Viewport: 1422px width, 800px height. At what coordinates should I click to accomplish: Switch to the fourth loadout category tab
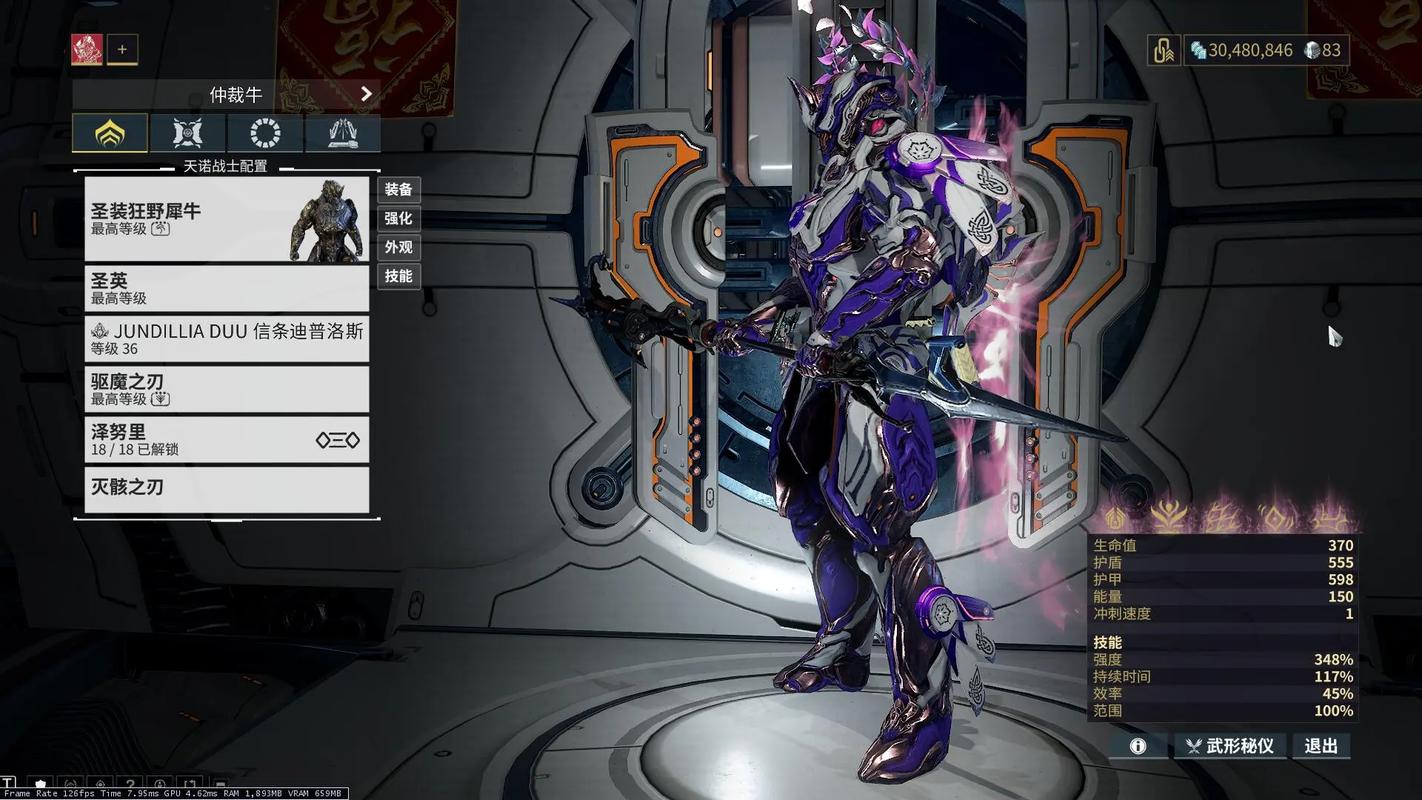click(x=342, y=133)
